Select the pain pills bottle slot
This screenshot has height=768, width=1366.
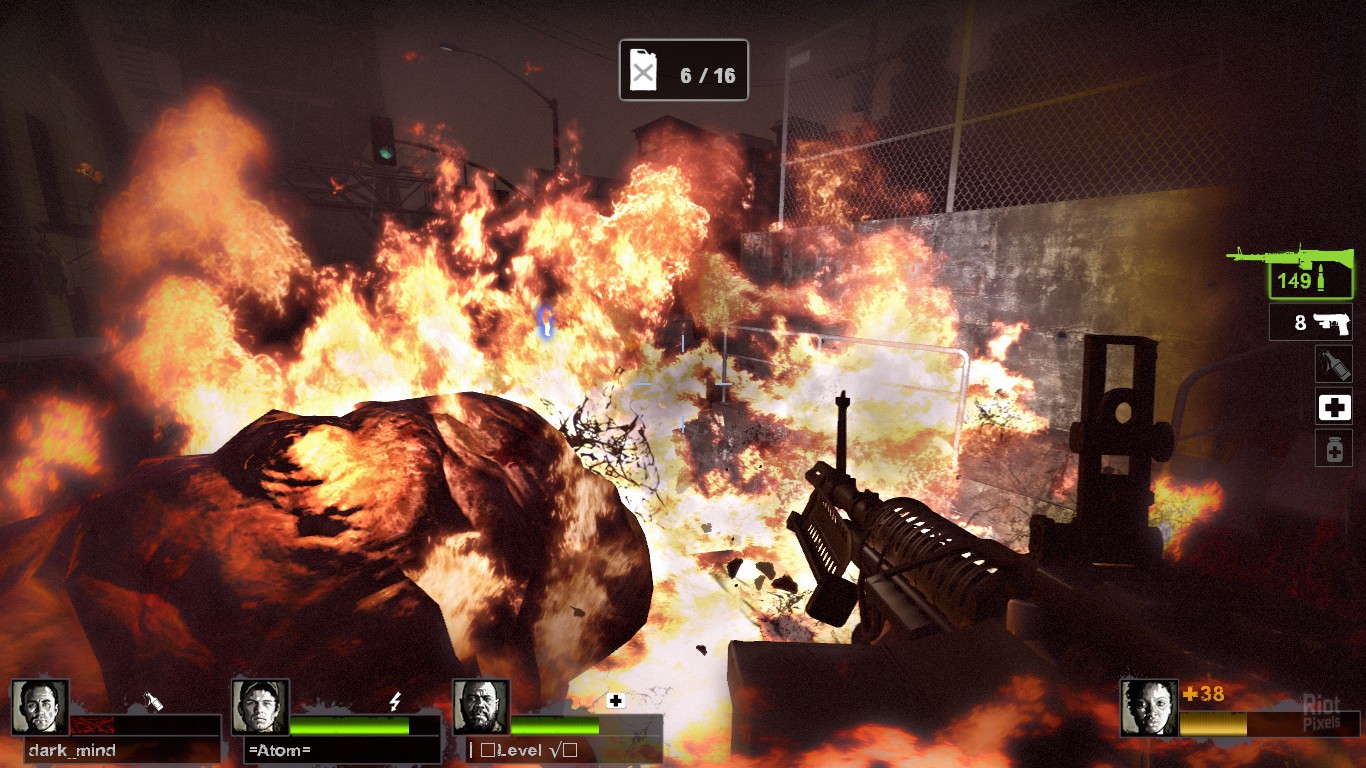(1333, 448)
